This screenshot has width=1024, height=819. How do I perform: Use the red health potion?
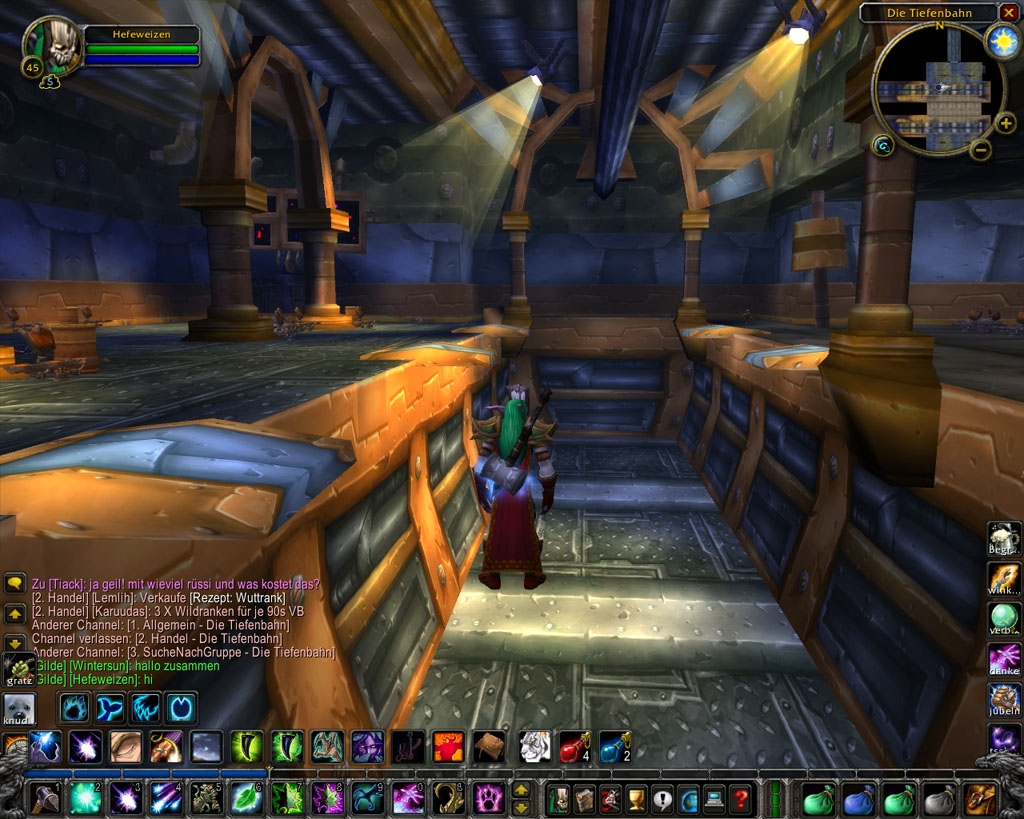(x=573, y=746)
